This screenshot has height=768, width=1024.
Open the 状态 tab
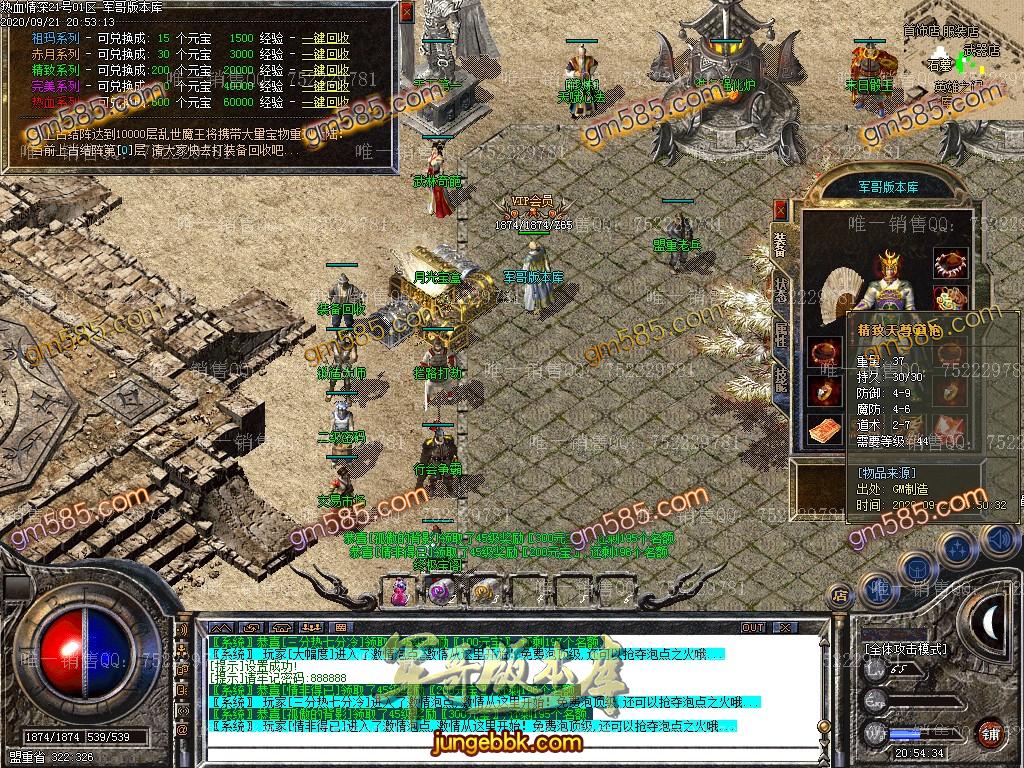780,289
